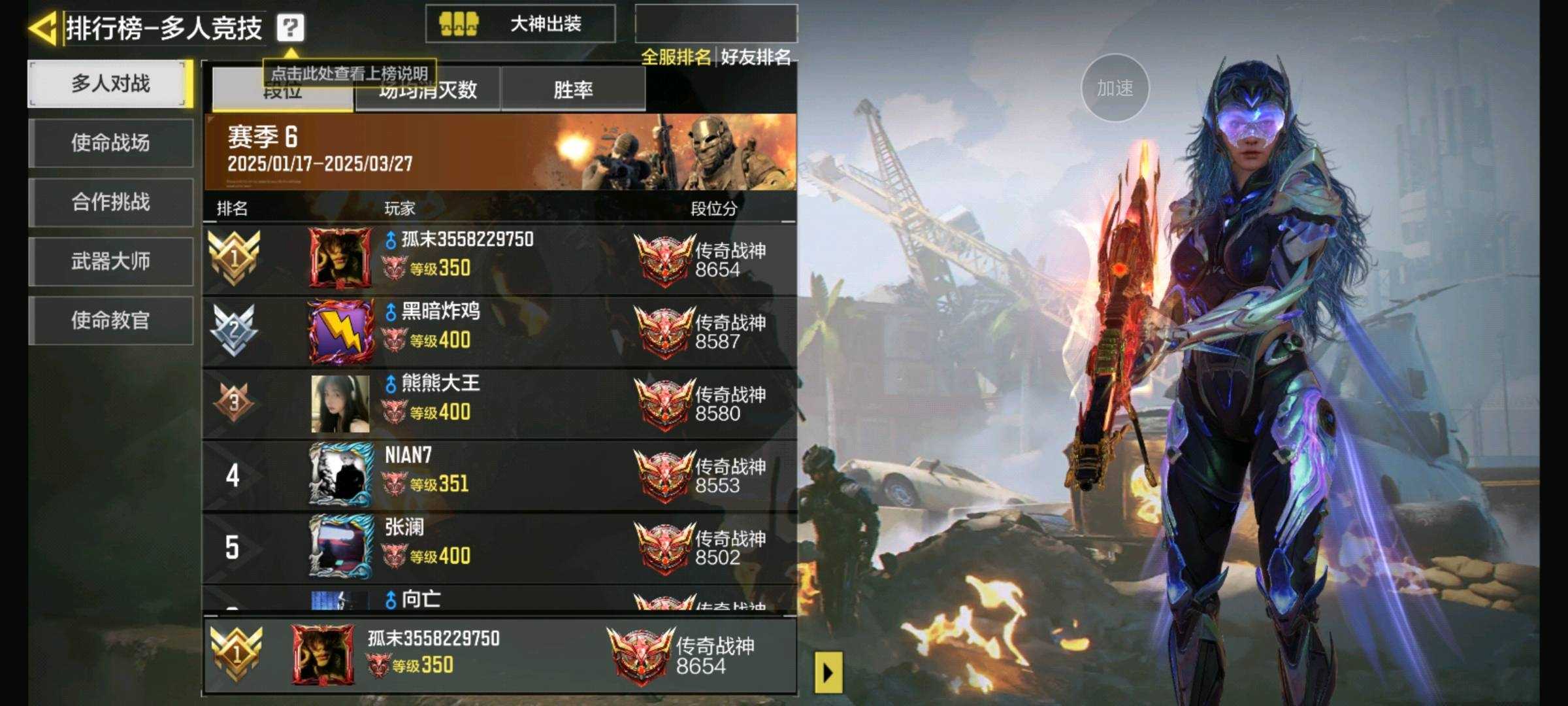
Task: Select the 使命战场 category
Action: coord(110,143)
